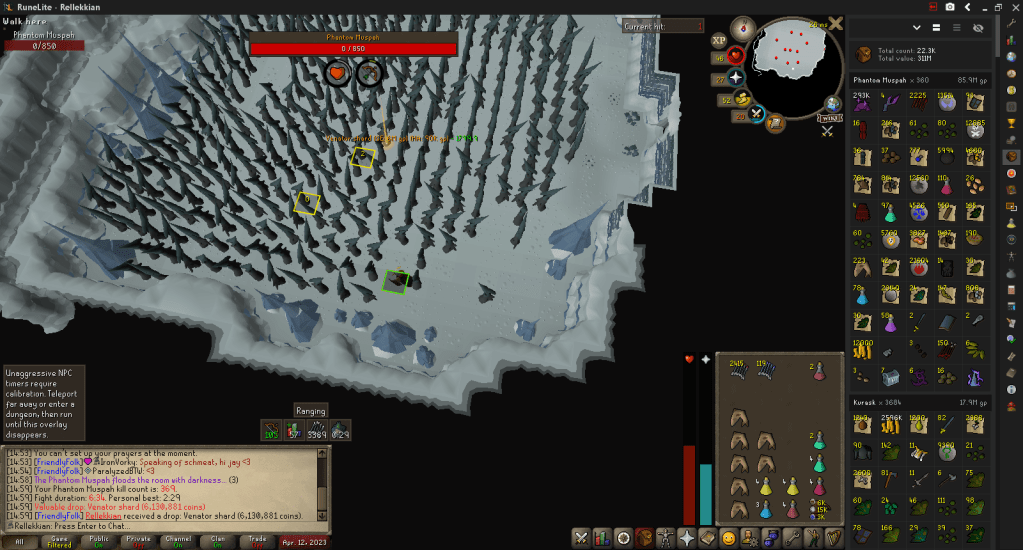Activate quick prayers via the prayer orb

click(x=735, y=77)
